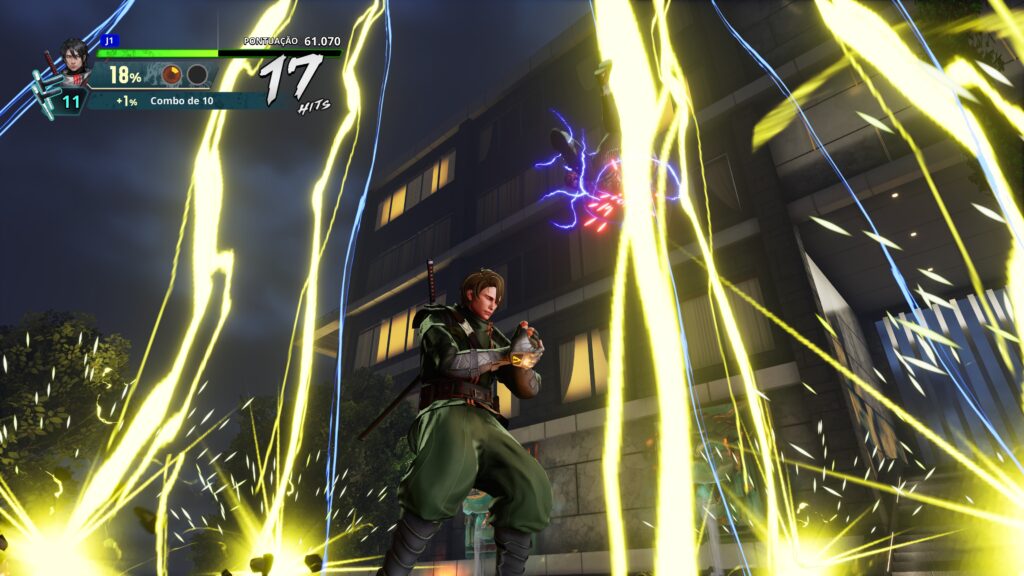
Task: Select the orange charged ability orb
Action: pos(172,75)
